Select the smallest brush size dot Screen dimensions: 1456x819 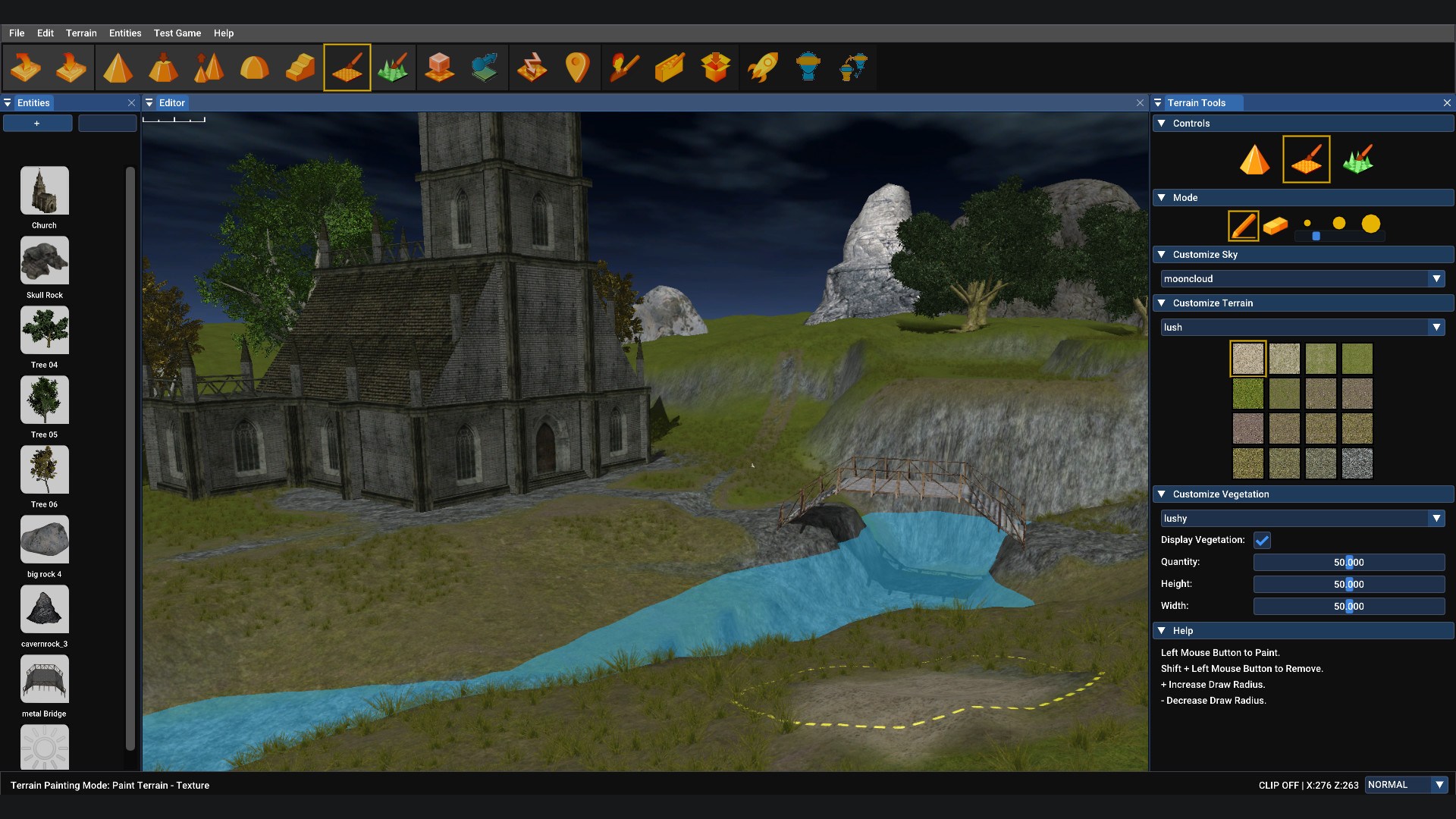(x=1307, y=223)
